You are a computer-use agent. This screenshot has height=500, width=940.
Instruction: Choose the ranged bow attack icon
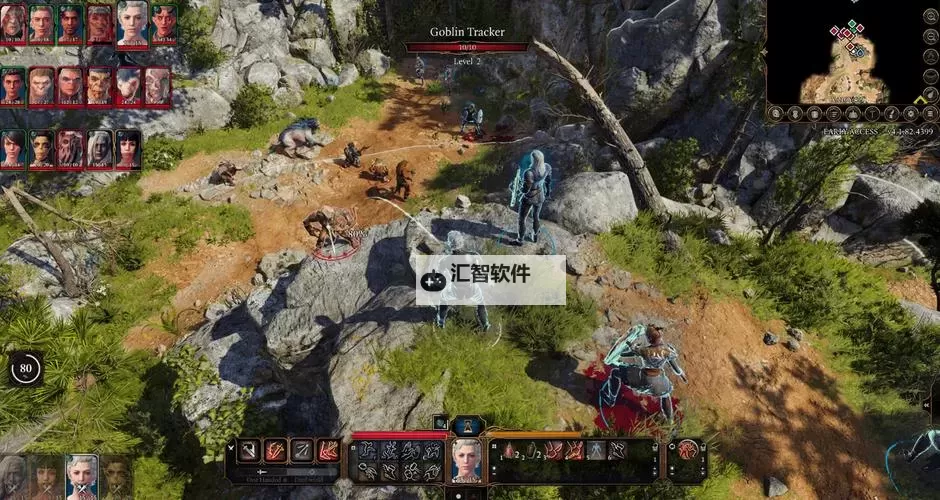(x=302, y=450)
